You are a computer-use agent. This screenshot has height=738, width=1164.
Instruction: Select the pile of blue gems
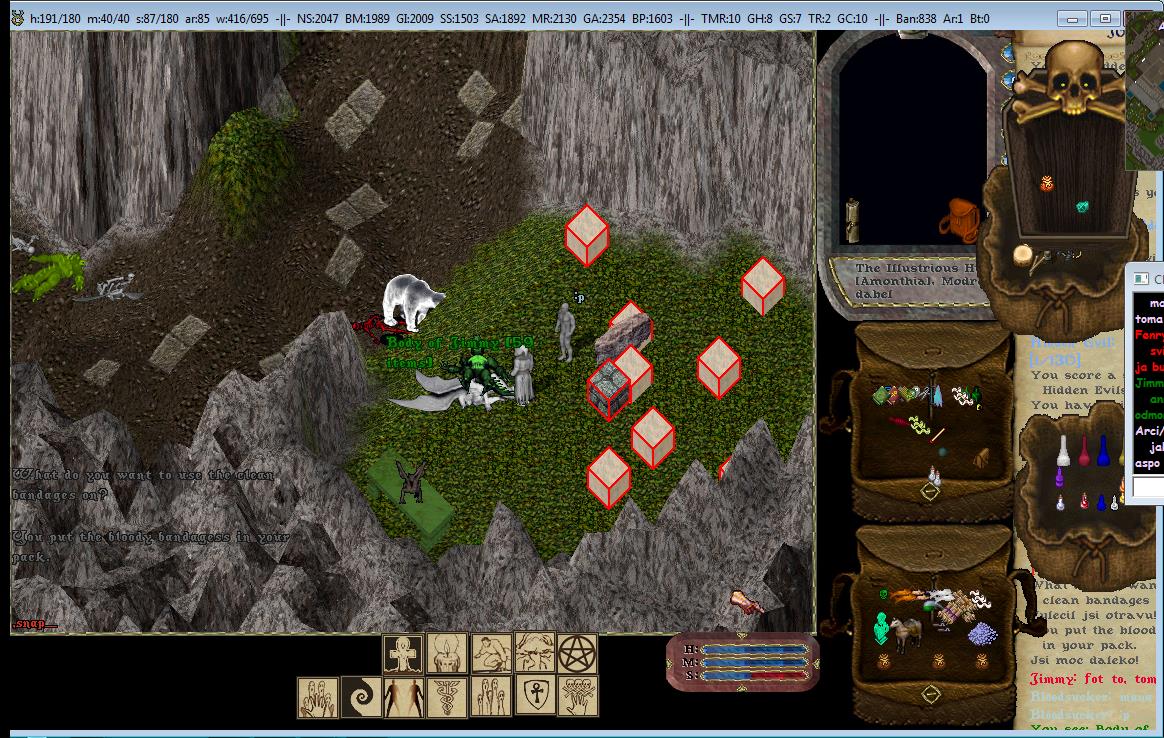(x=984, y=633)
